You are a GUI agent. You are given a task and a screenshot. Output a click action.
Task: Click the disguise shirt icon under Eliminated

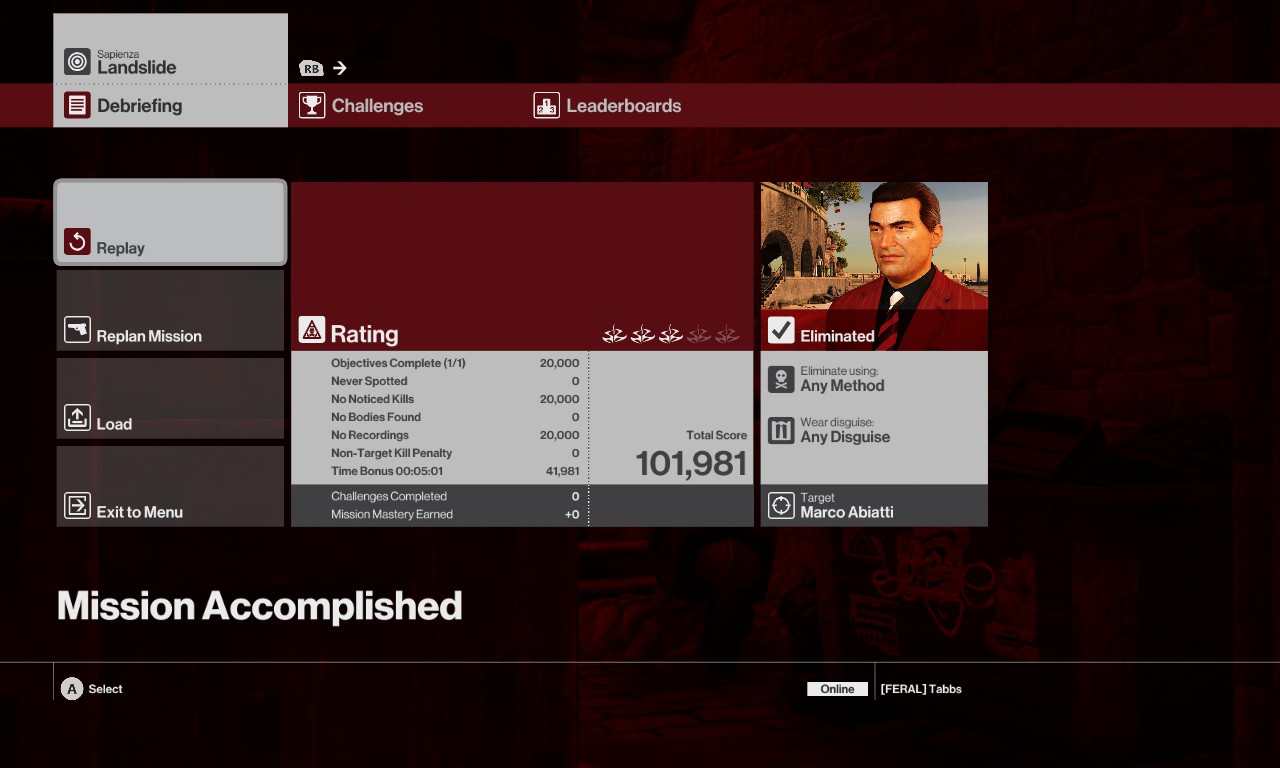tap(781, 430)
